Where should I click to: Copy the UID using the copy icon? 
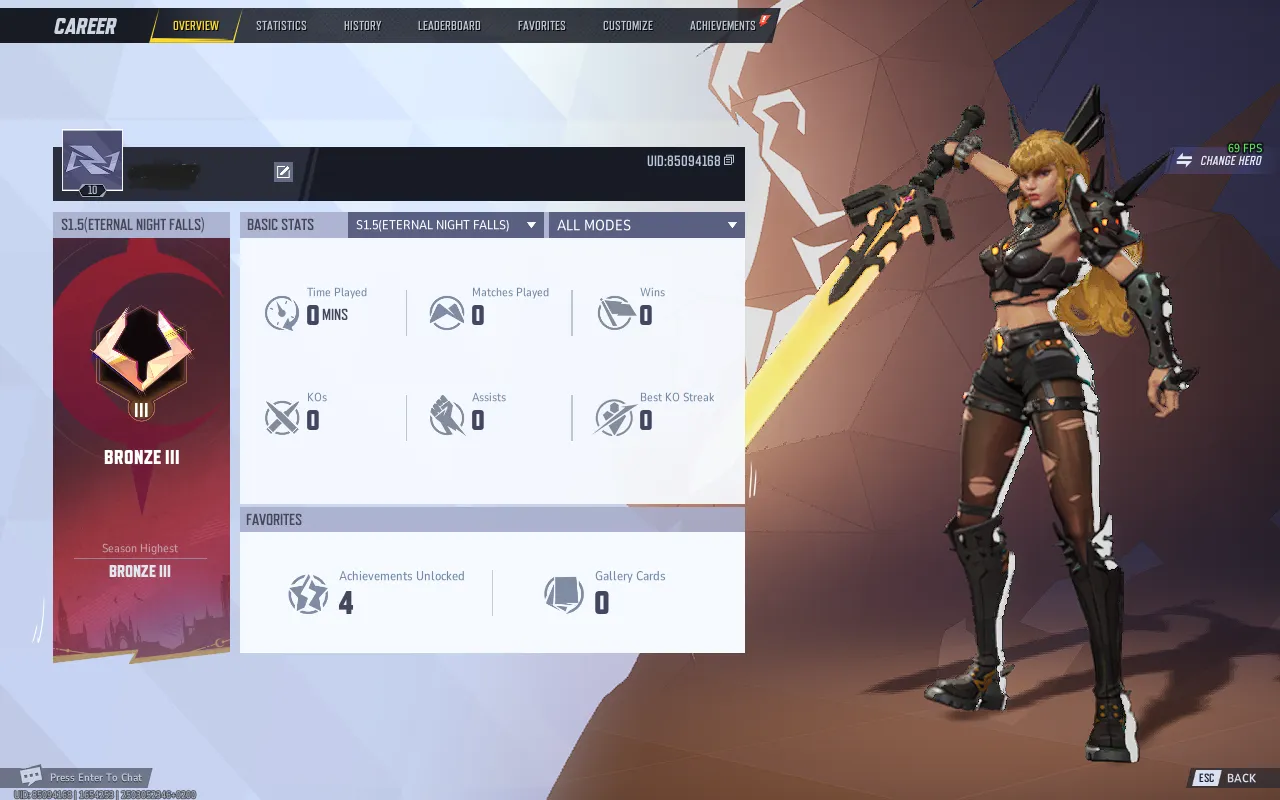(x=729, y=159)
